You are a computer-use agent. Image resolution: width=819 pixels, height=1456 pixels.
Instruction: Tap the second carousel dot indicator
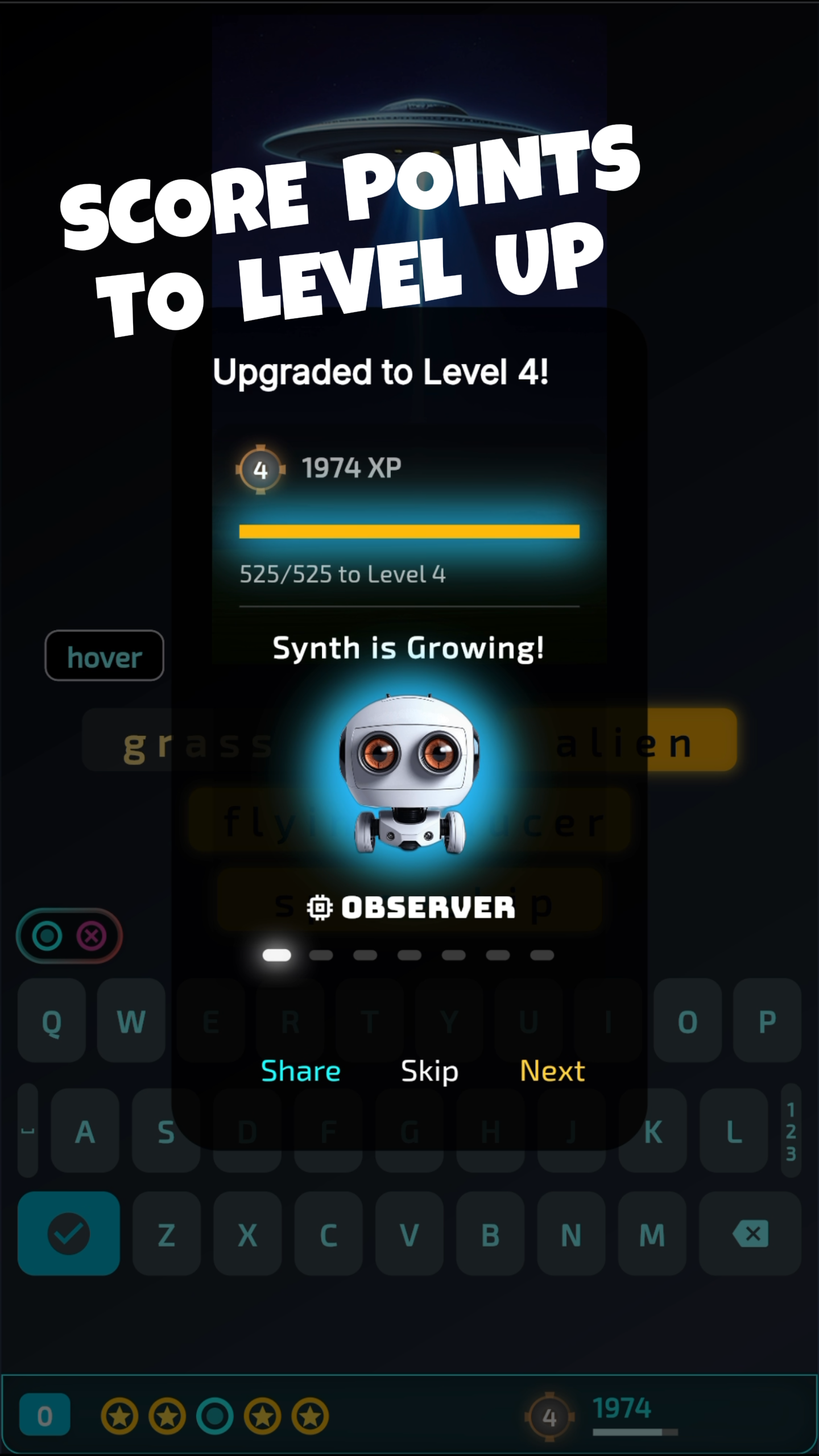pos(321,955)
